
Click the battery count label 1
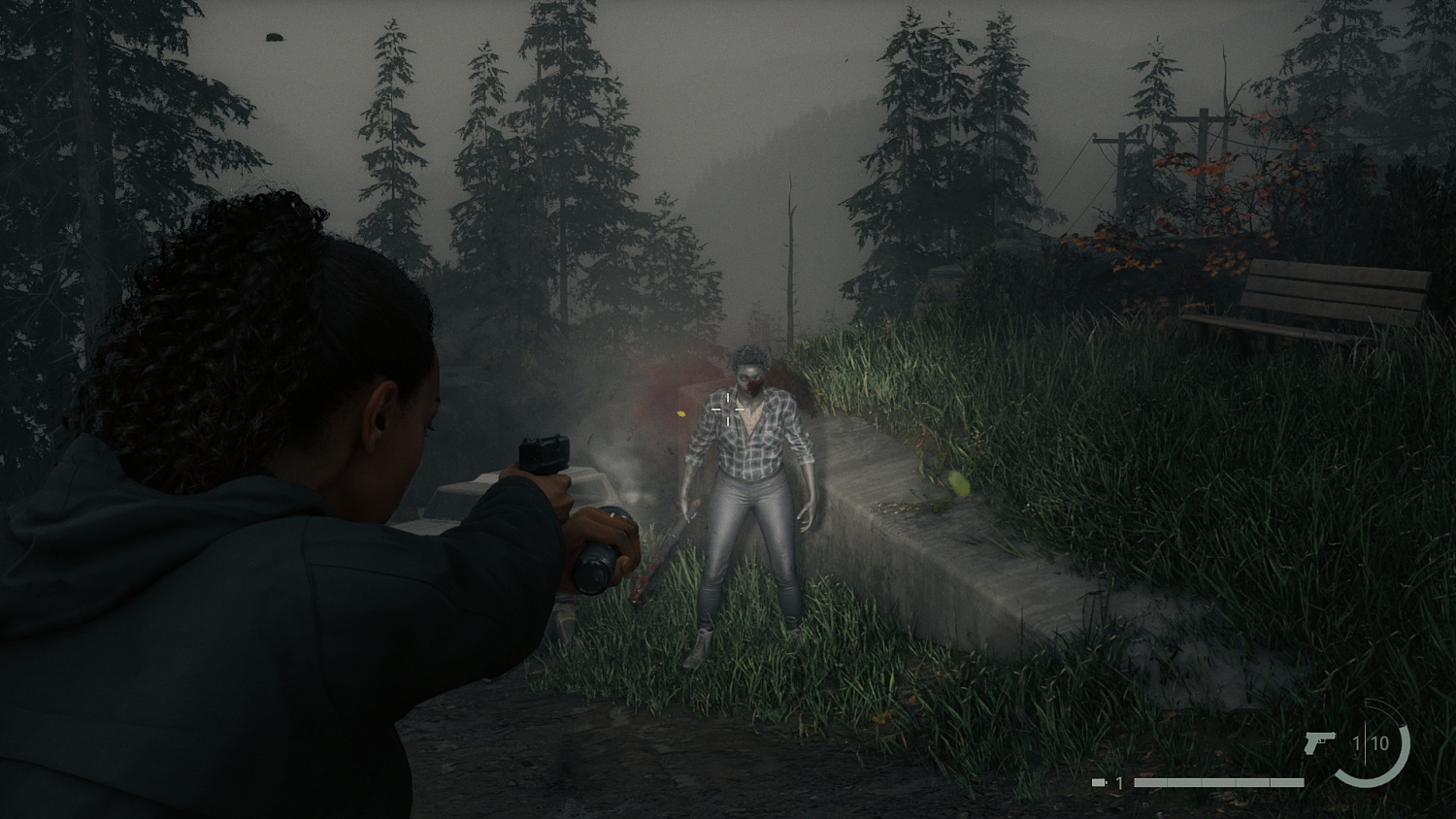click(x=1119, y=782)
